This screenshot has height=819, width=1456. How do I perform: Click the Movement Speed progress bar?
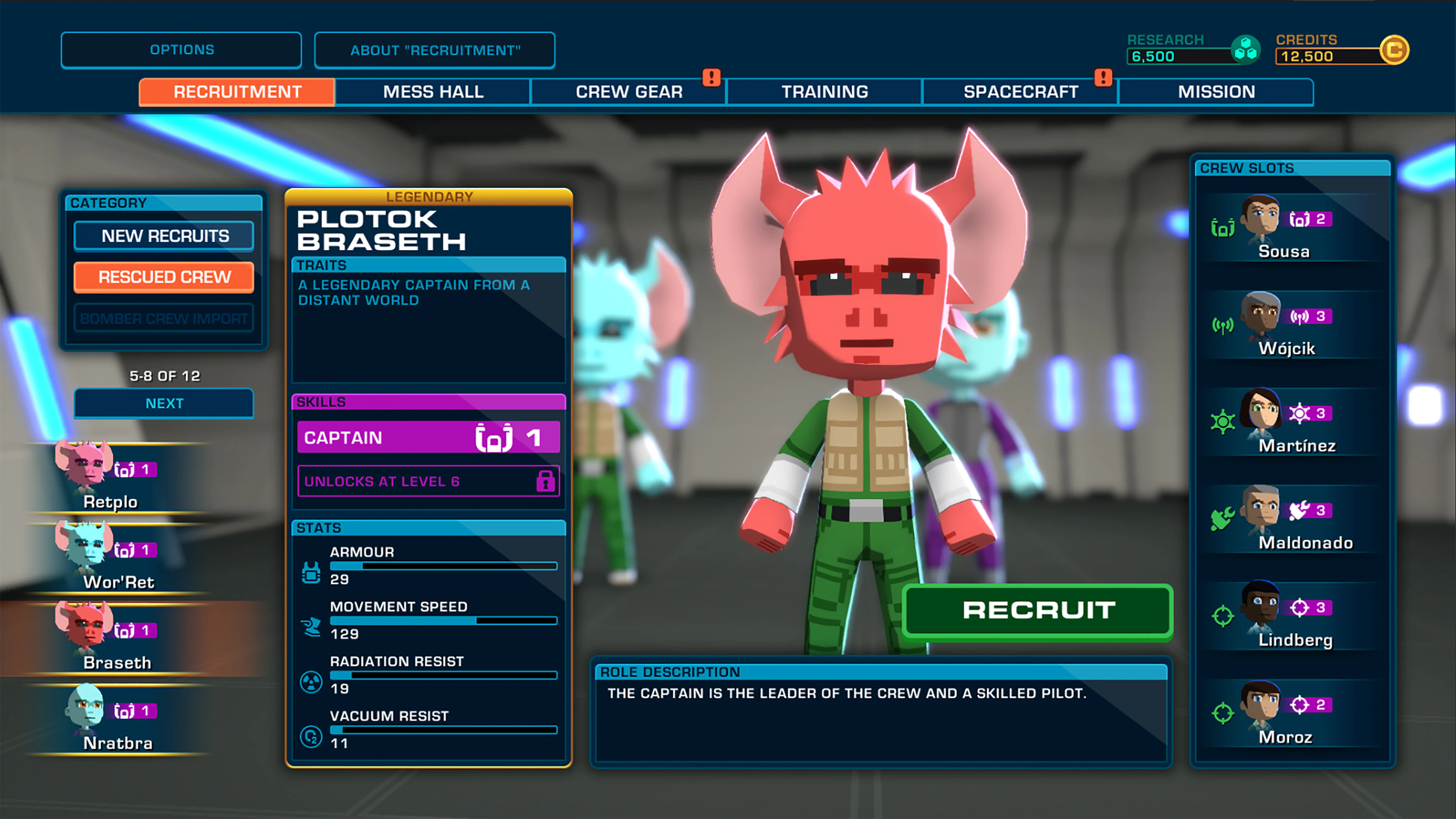tap(444, 621)
